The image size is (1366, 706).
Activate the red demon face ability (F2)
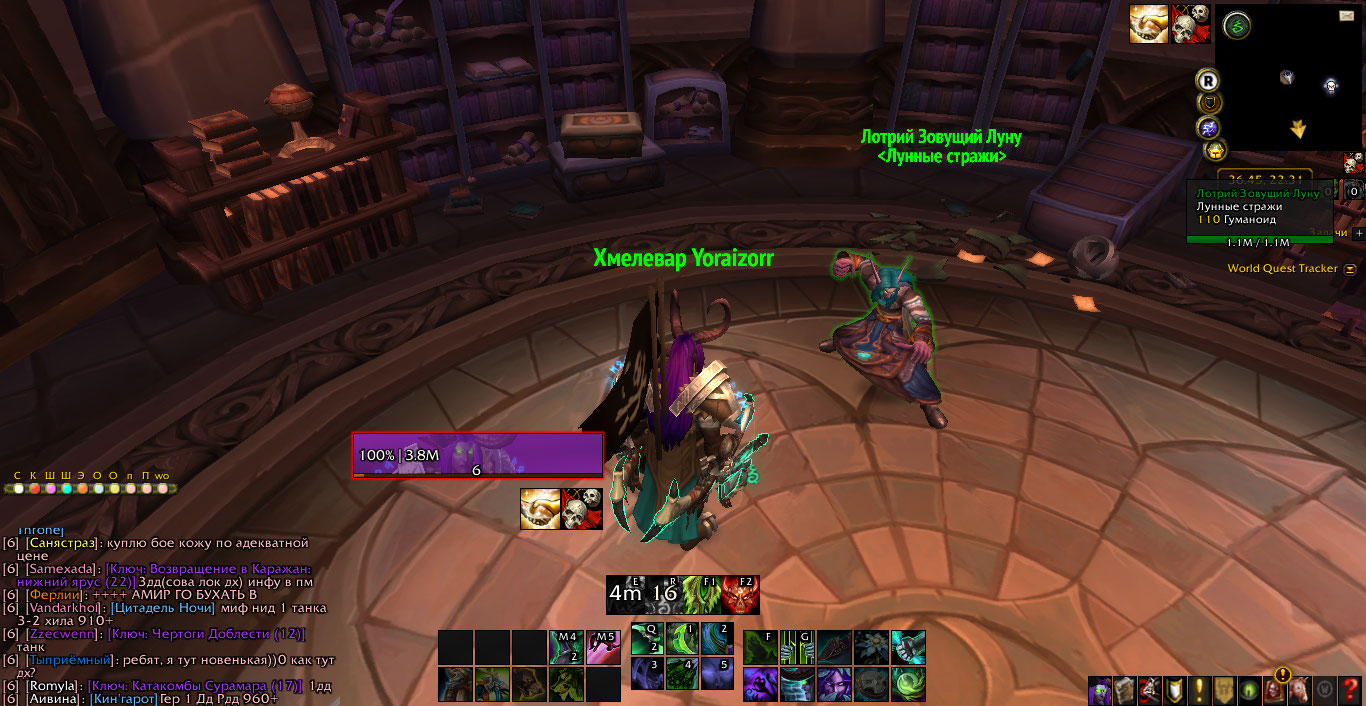tap(740, 594)
